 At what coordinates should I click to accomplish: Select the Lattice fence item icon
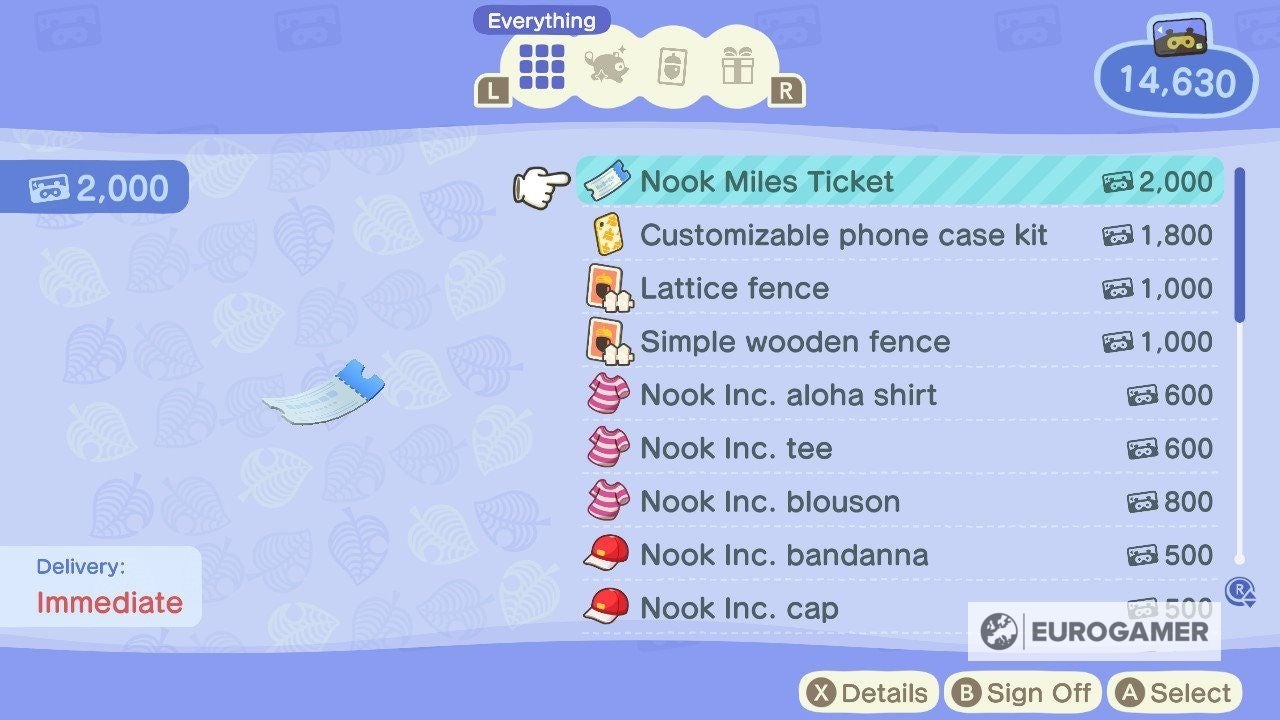pos(610,288)
